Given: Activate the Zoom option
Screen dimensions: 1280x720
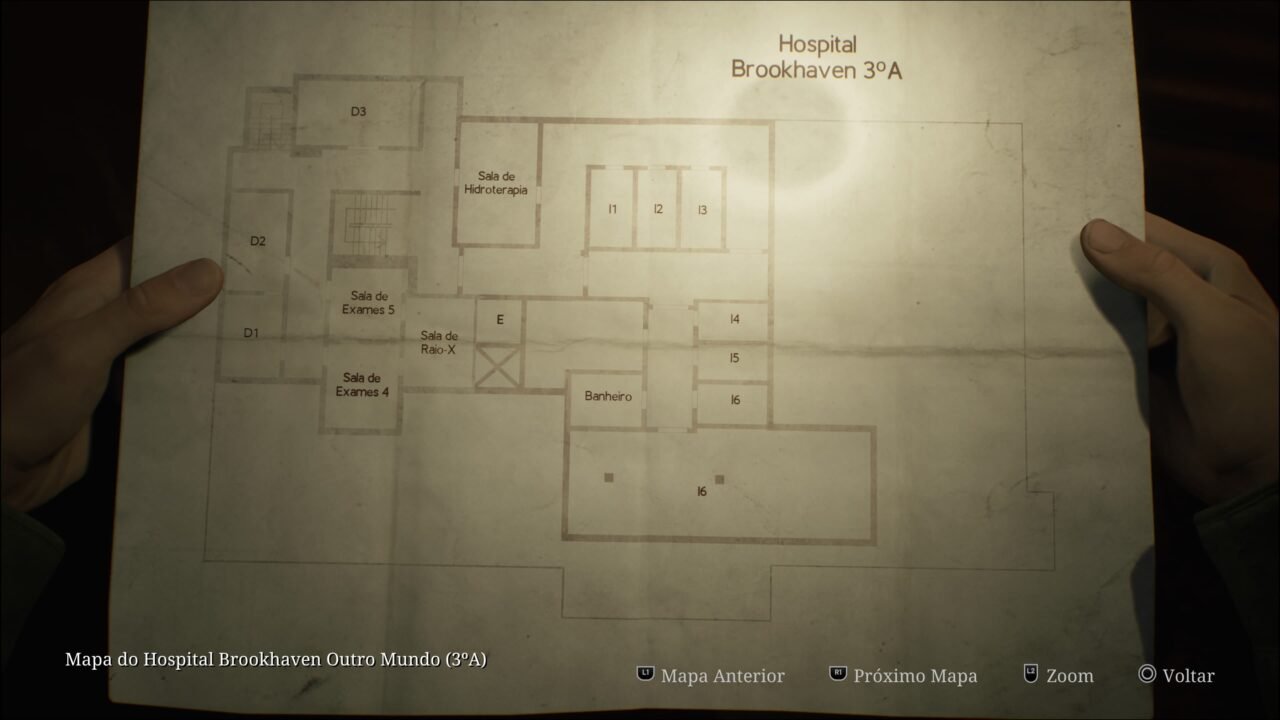Looking at the screenshot, I should click(1068, 676).
